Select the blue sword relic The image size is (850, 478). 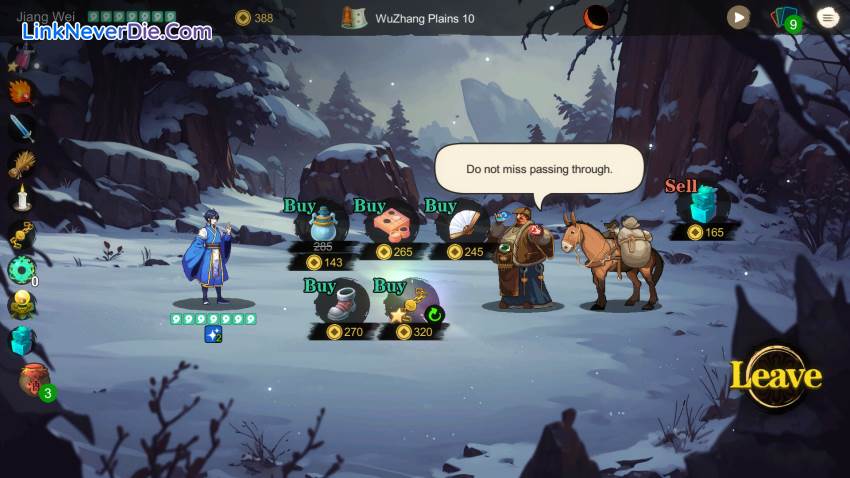21,127
